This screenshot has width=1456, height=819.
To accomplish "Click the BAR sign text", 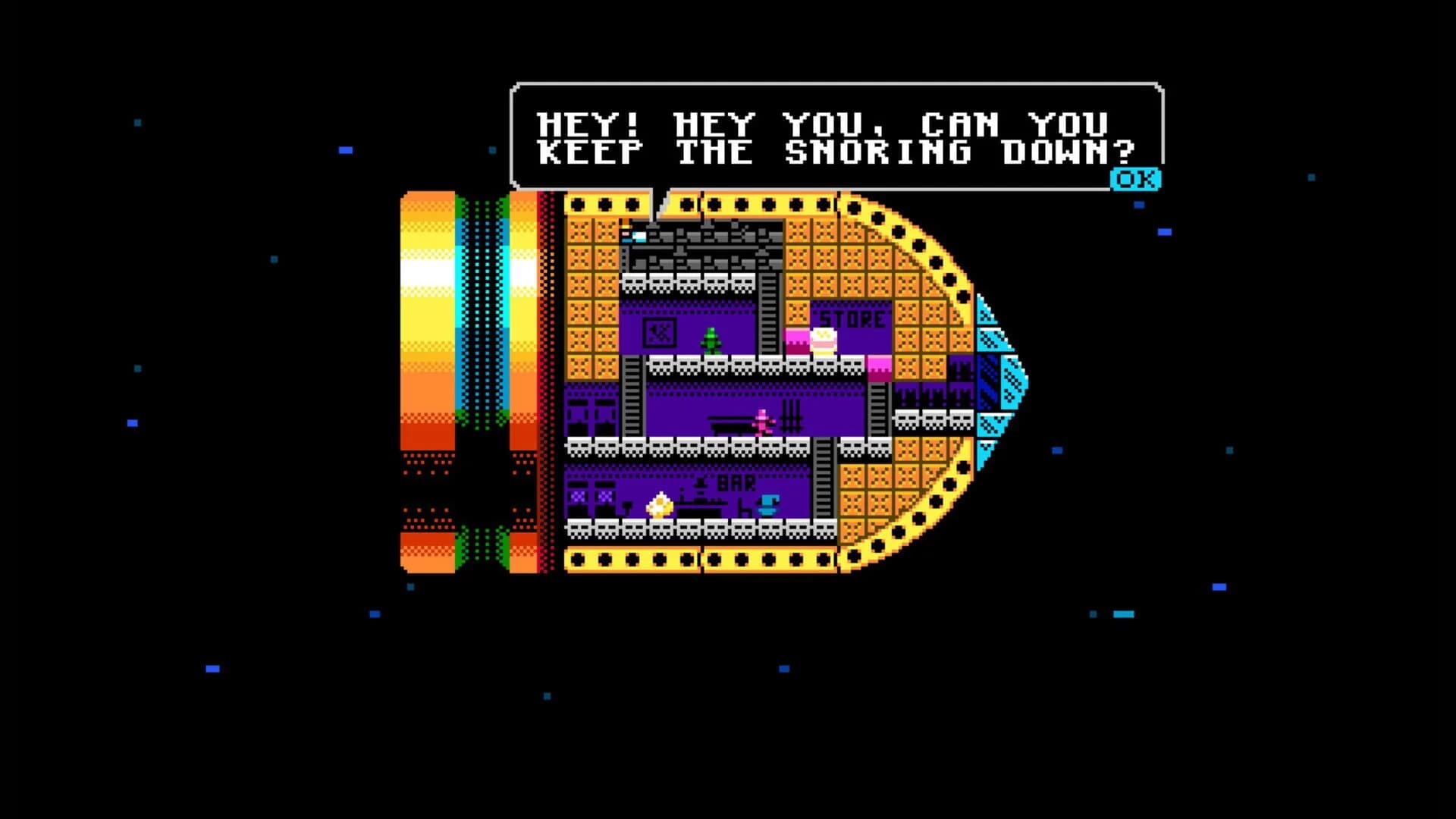I will coord(735,483).
